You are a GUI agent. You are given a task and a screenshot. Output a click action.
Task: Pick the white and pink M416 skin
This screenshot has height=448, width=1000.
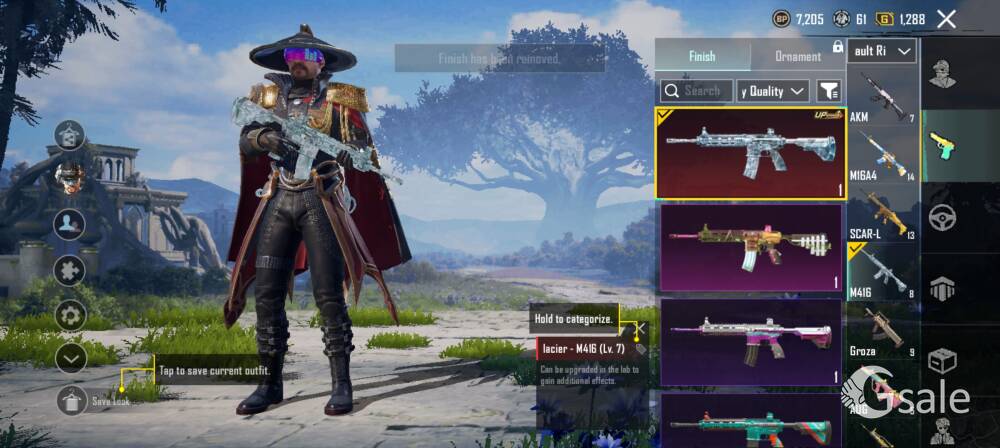tap(751, 342)
